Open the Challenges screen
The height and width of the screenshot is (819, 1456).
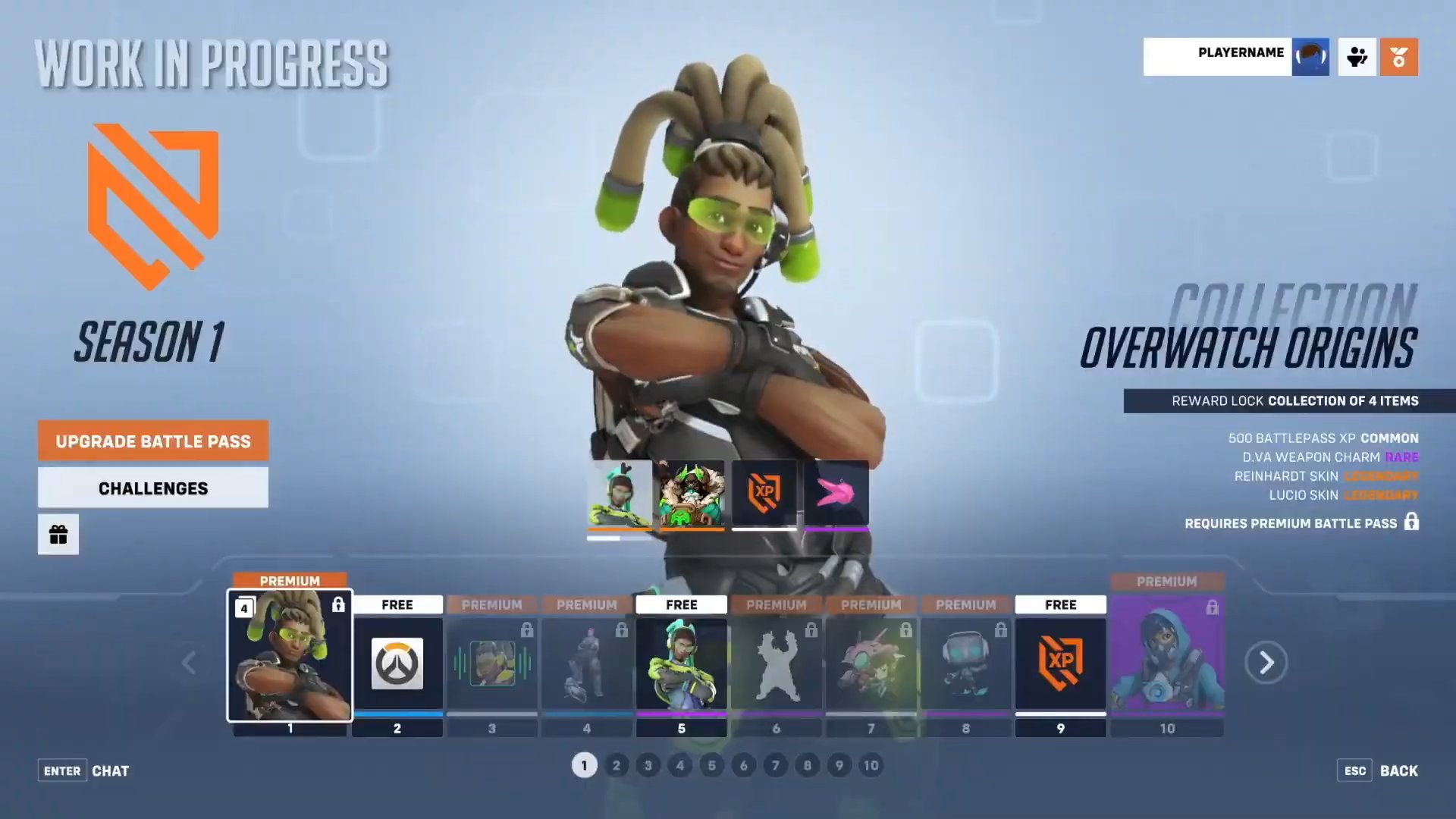coord(152,488)
